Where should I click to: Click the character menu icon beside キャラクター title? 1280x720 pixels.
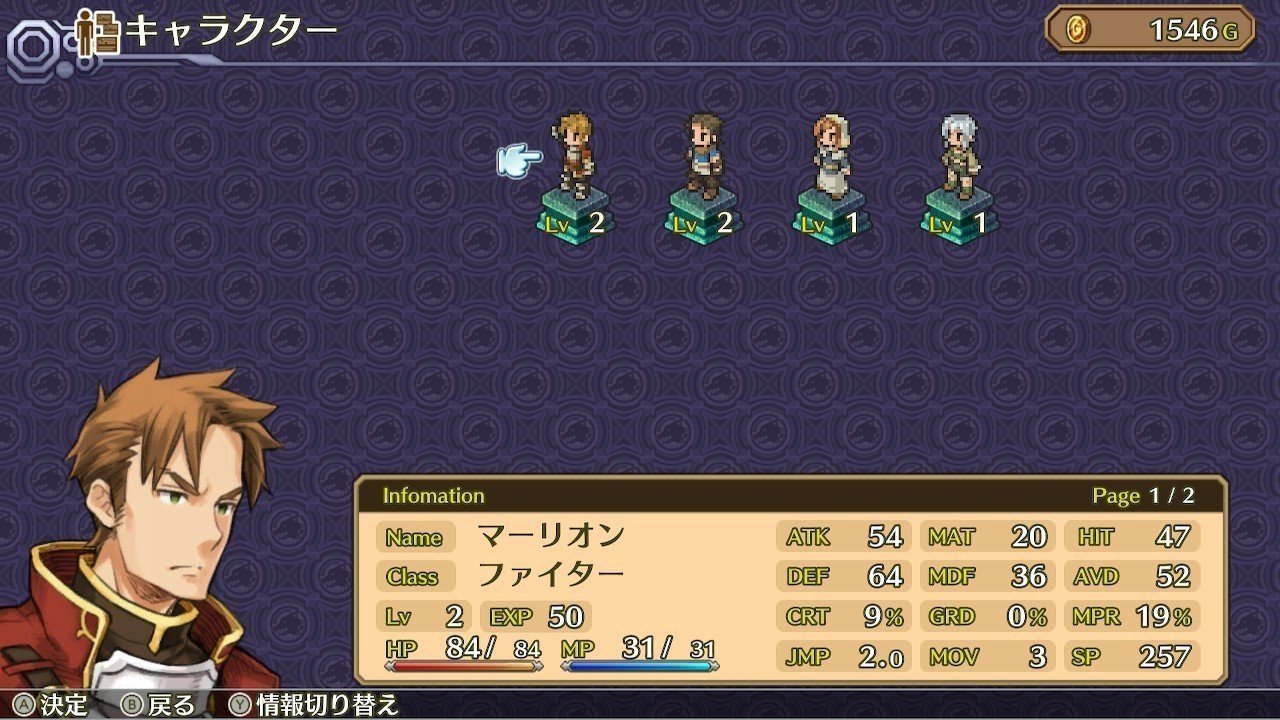click(x=95, y=33)
